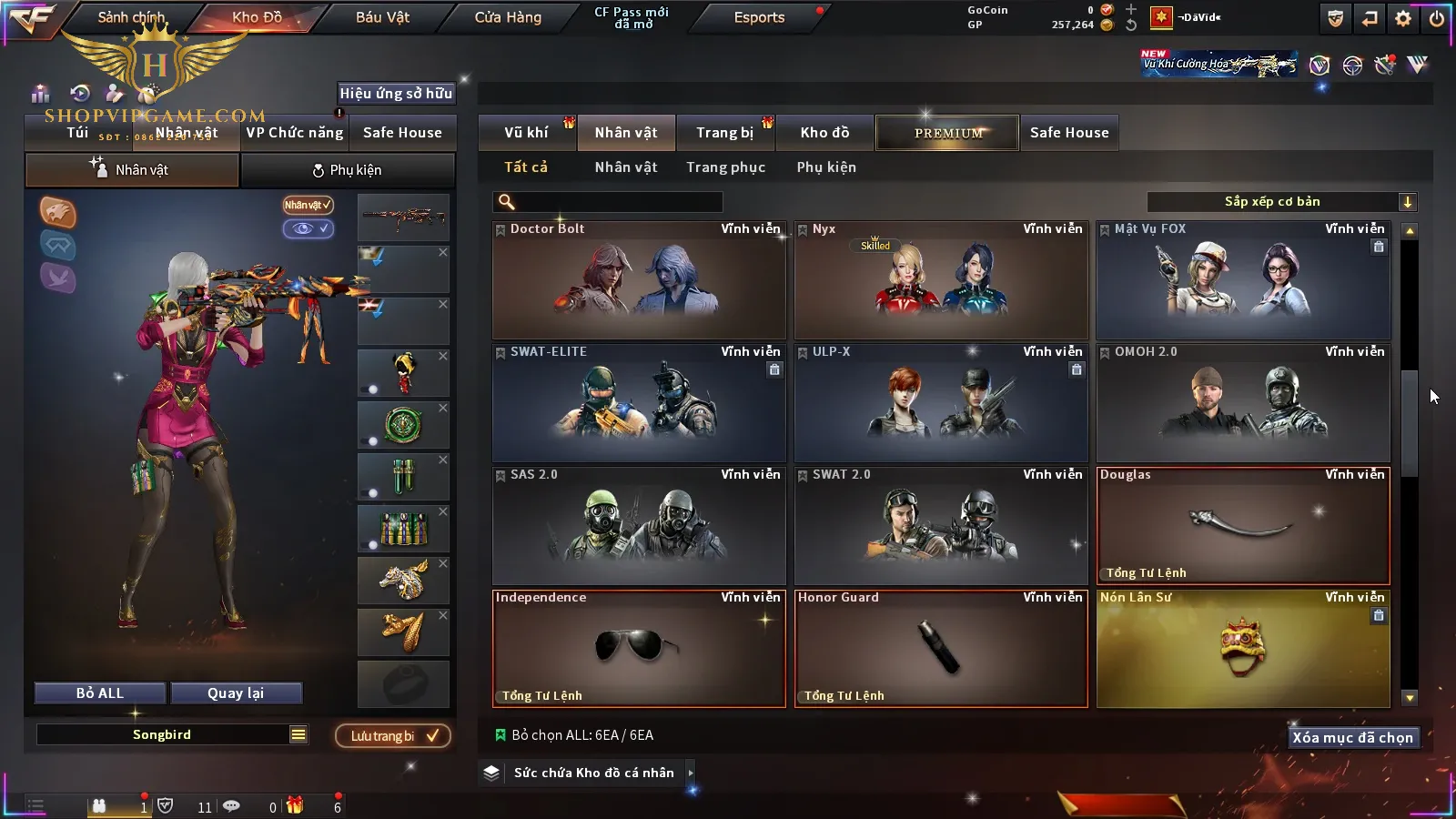Click the Quay lại button
Viewport: 1456px width, 819px height.
pos(236,693)
